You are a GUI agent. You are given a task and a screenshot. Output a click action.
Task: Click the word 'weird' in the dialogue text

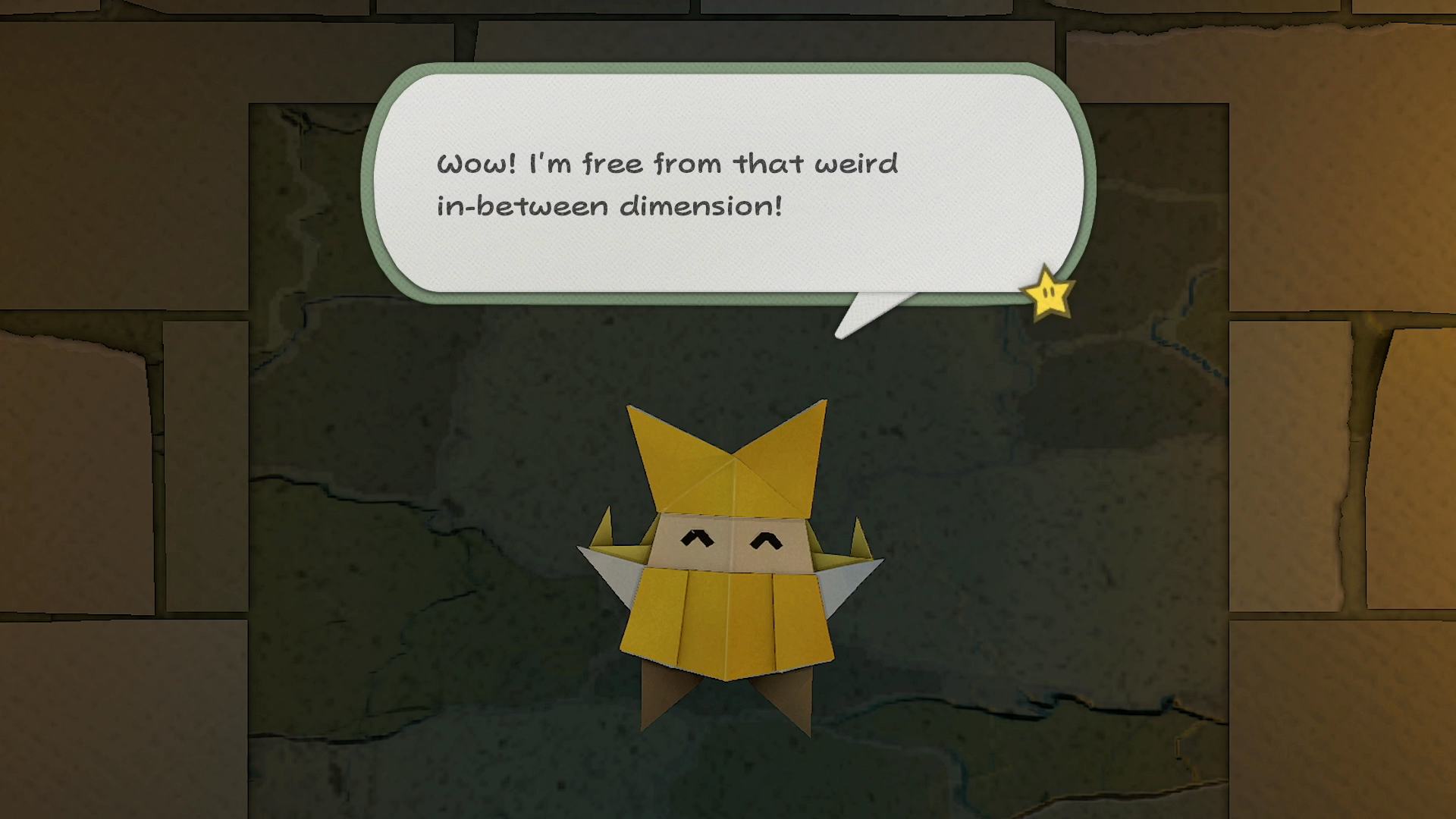click(x=857, y=162)
